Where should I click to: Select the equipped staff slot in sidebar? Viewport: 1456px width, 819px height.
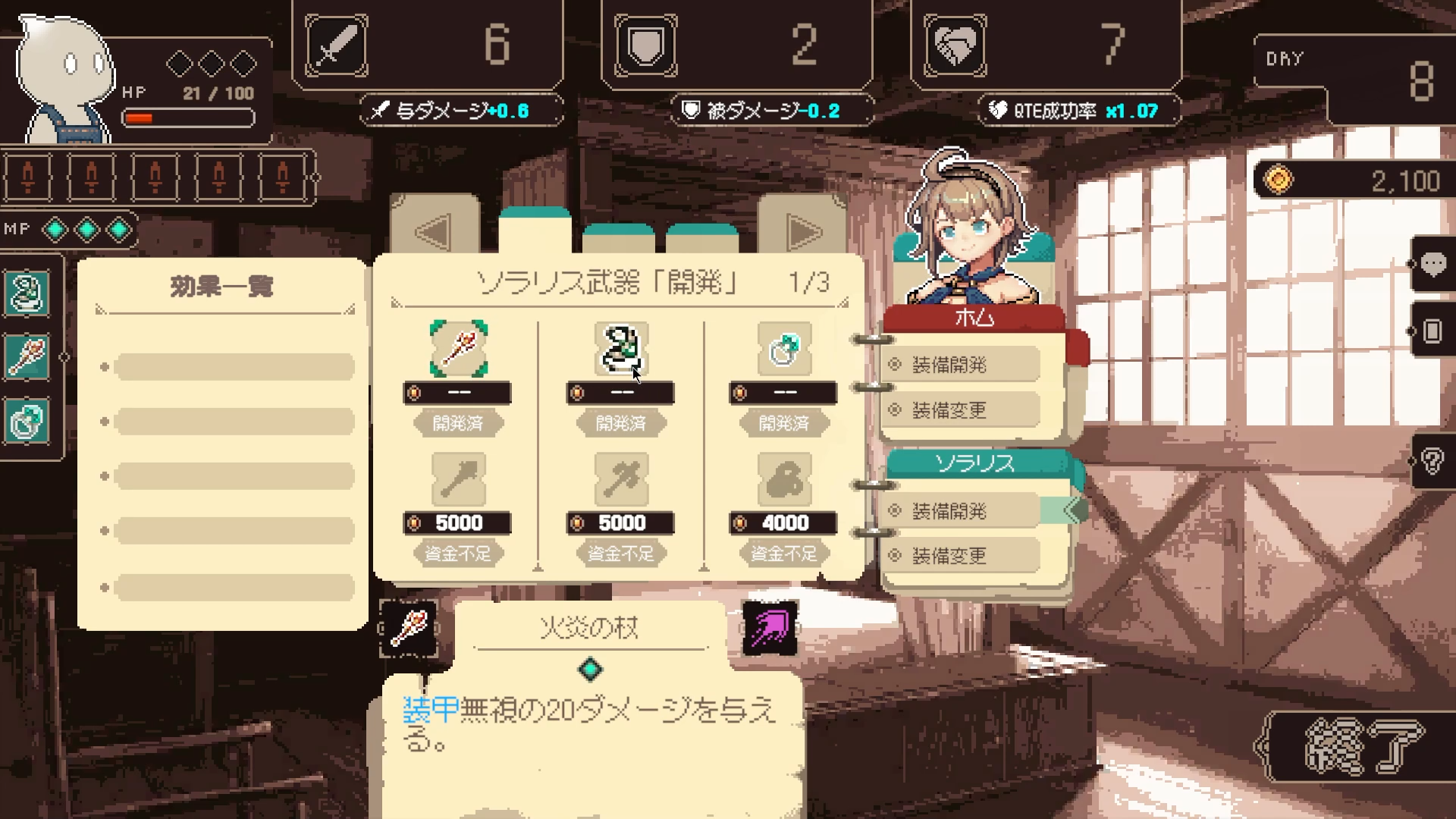28,356
